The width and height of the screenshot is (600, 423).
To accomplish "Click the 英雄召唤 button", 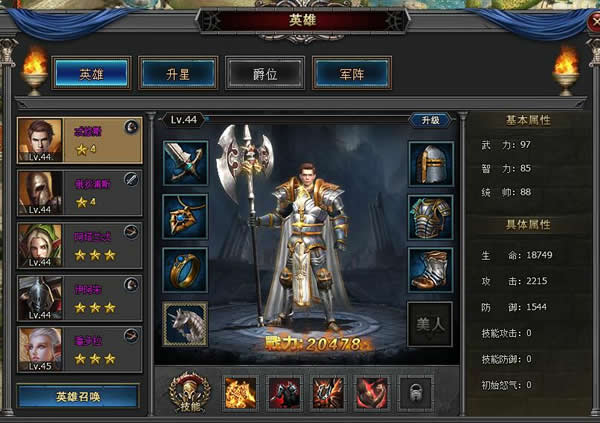I will click(x=78, y=396).
